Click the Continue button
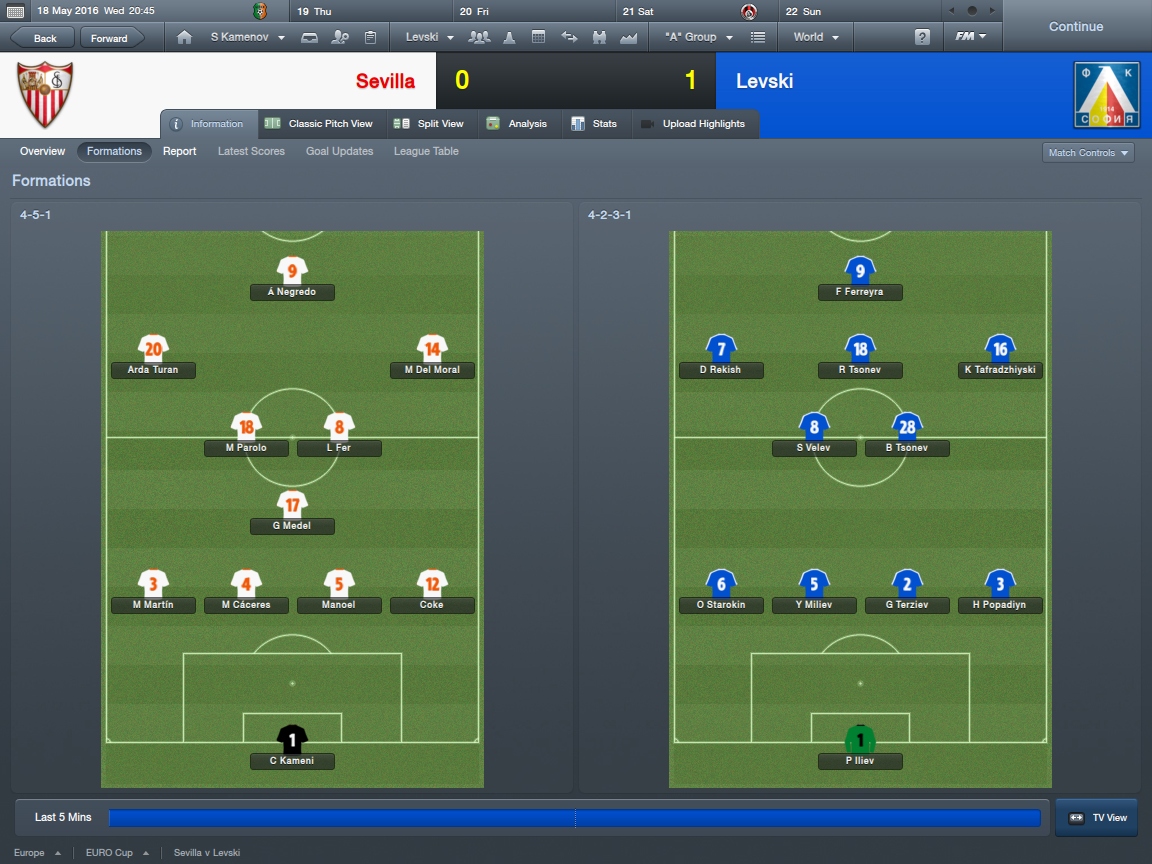Viewport: 1152px width, 864px height. coord(1075,27)
